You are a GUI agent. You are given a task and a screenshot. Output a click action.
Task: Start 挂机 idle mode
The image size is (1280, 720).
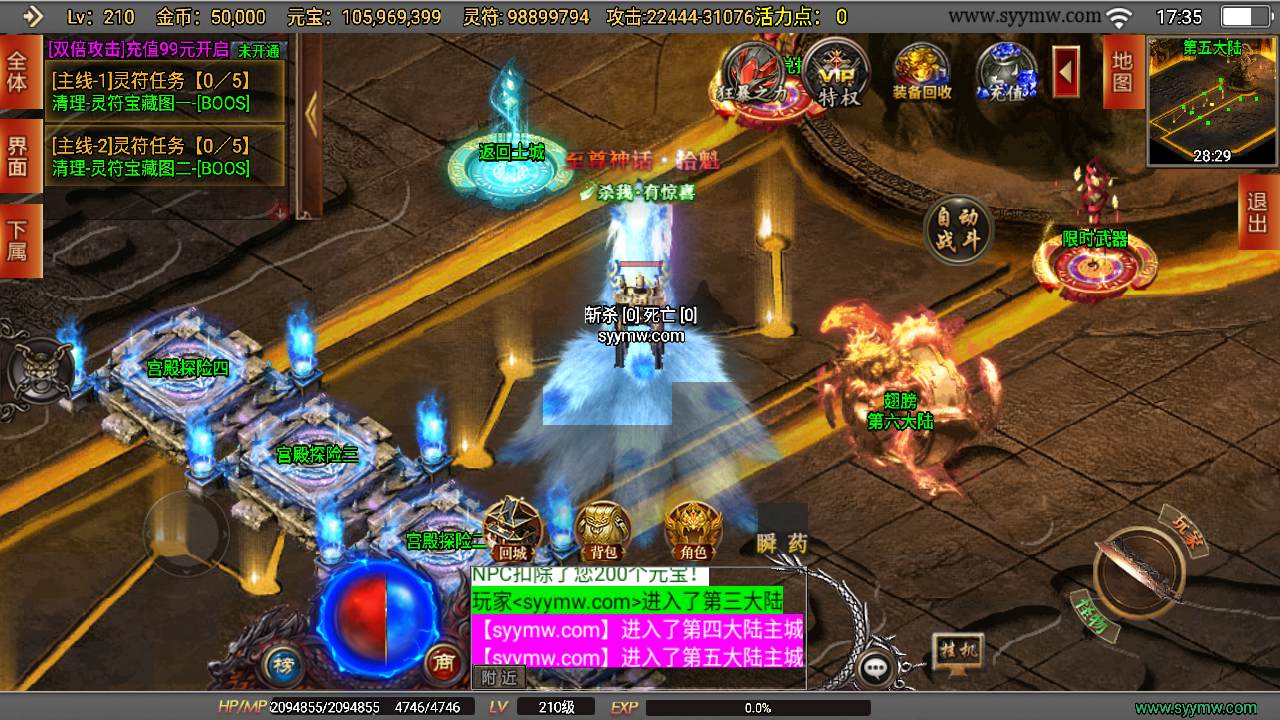coord(957,652)
